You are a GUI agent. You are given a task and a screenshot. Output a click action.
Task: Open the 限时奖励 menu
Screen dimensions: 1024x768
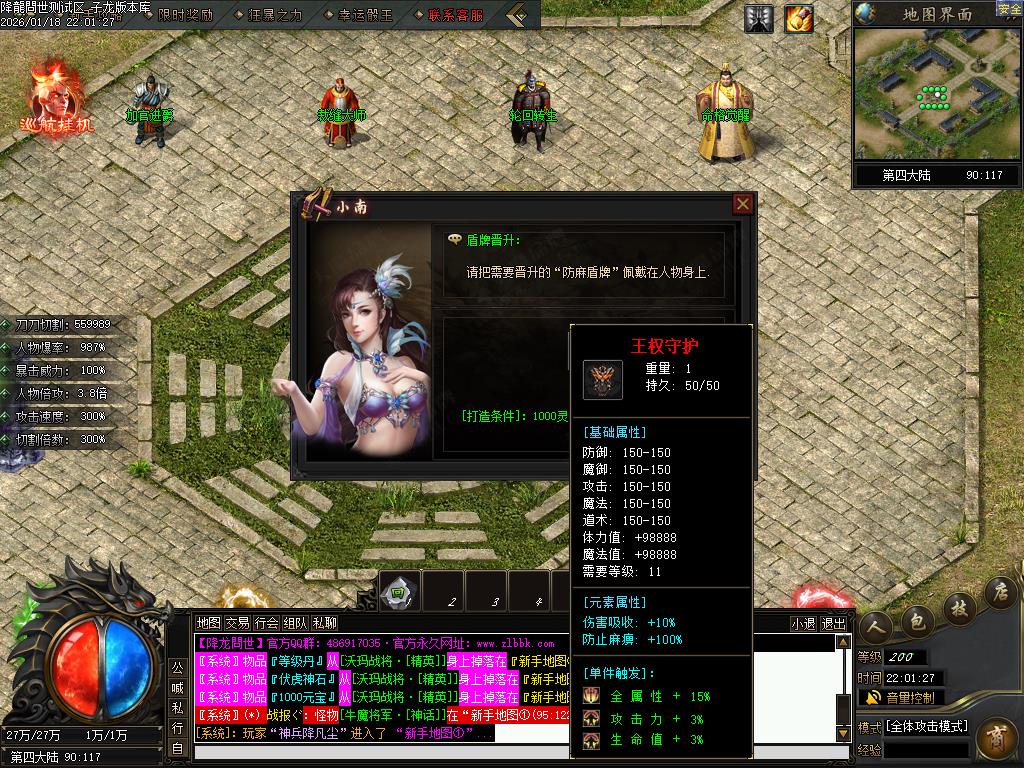(x=186, y=15)
